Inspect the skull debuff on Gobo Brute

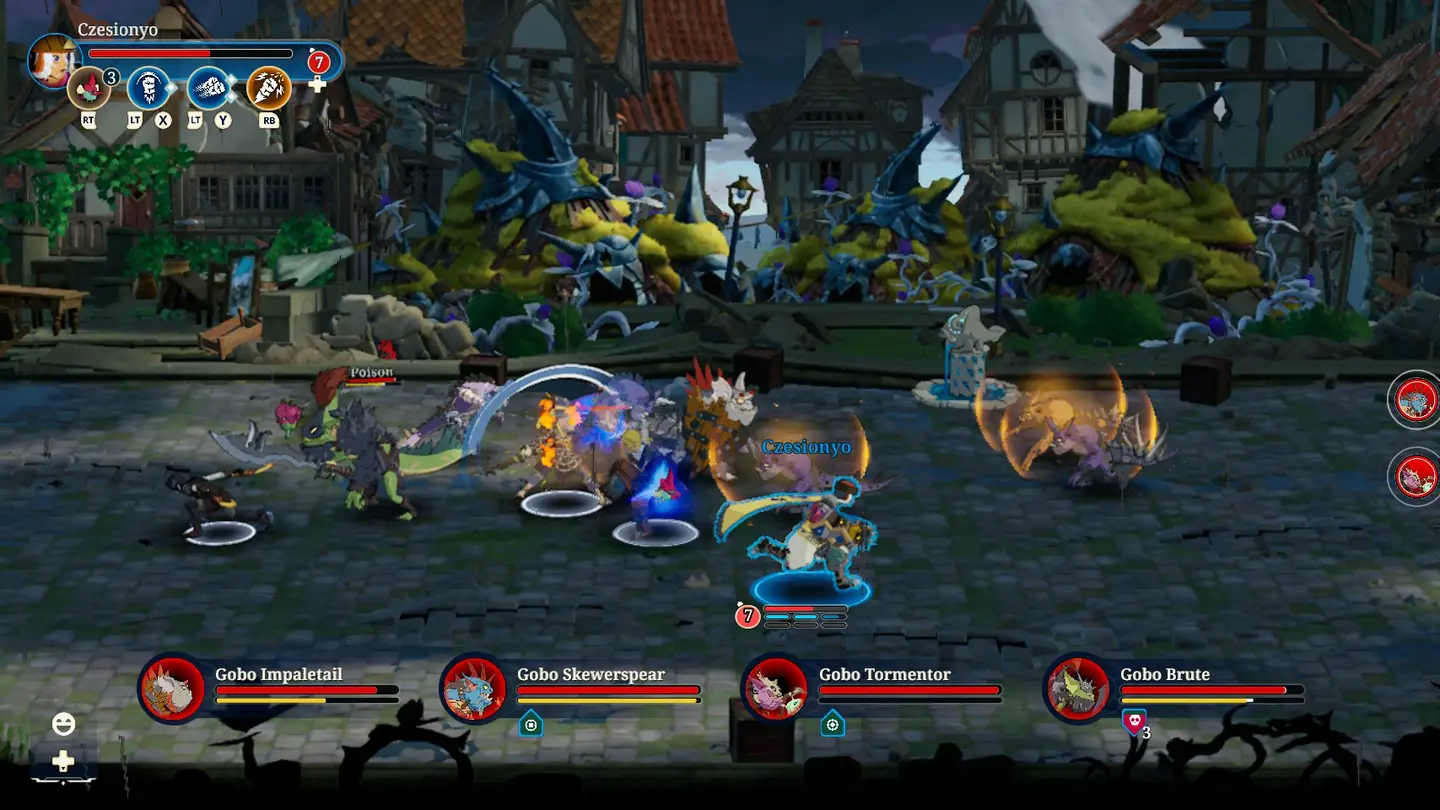tap(1133, 722)
